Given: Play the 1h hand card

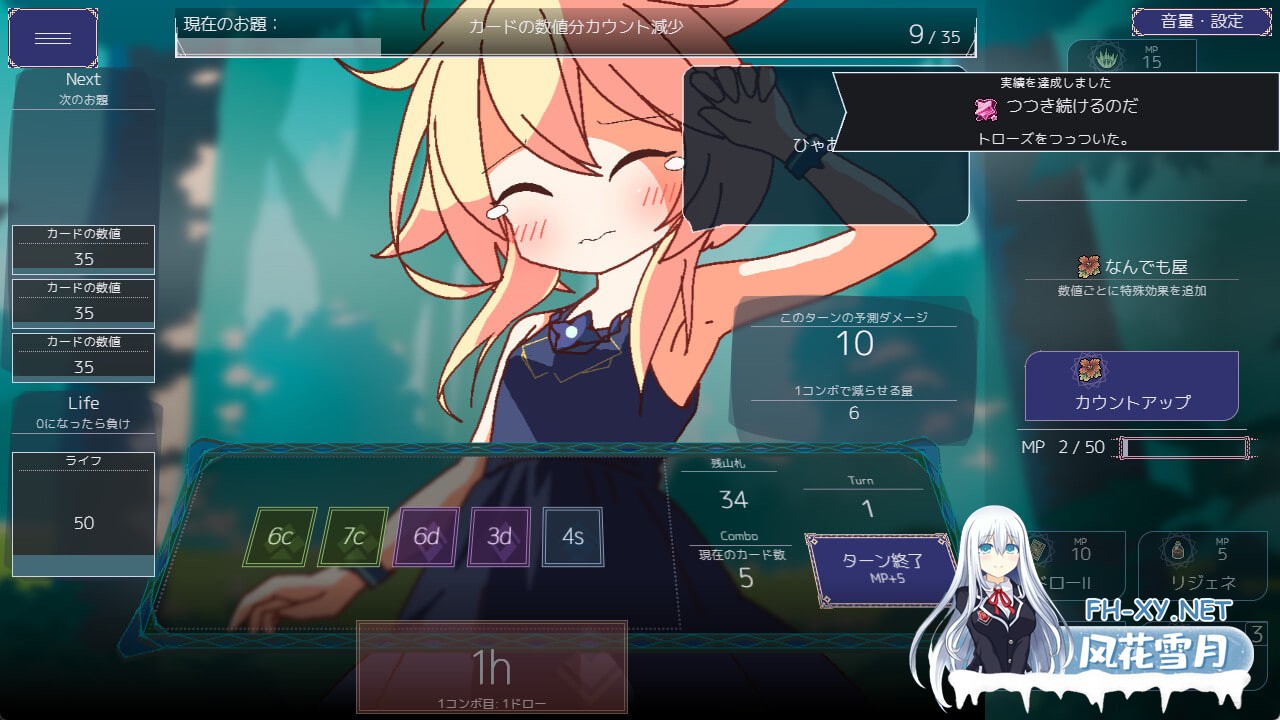Looking at the screenshot, I should (x=492, y=666).
